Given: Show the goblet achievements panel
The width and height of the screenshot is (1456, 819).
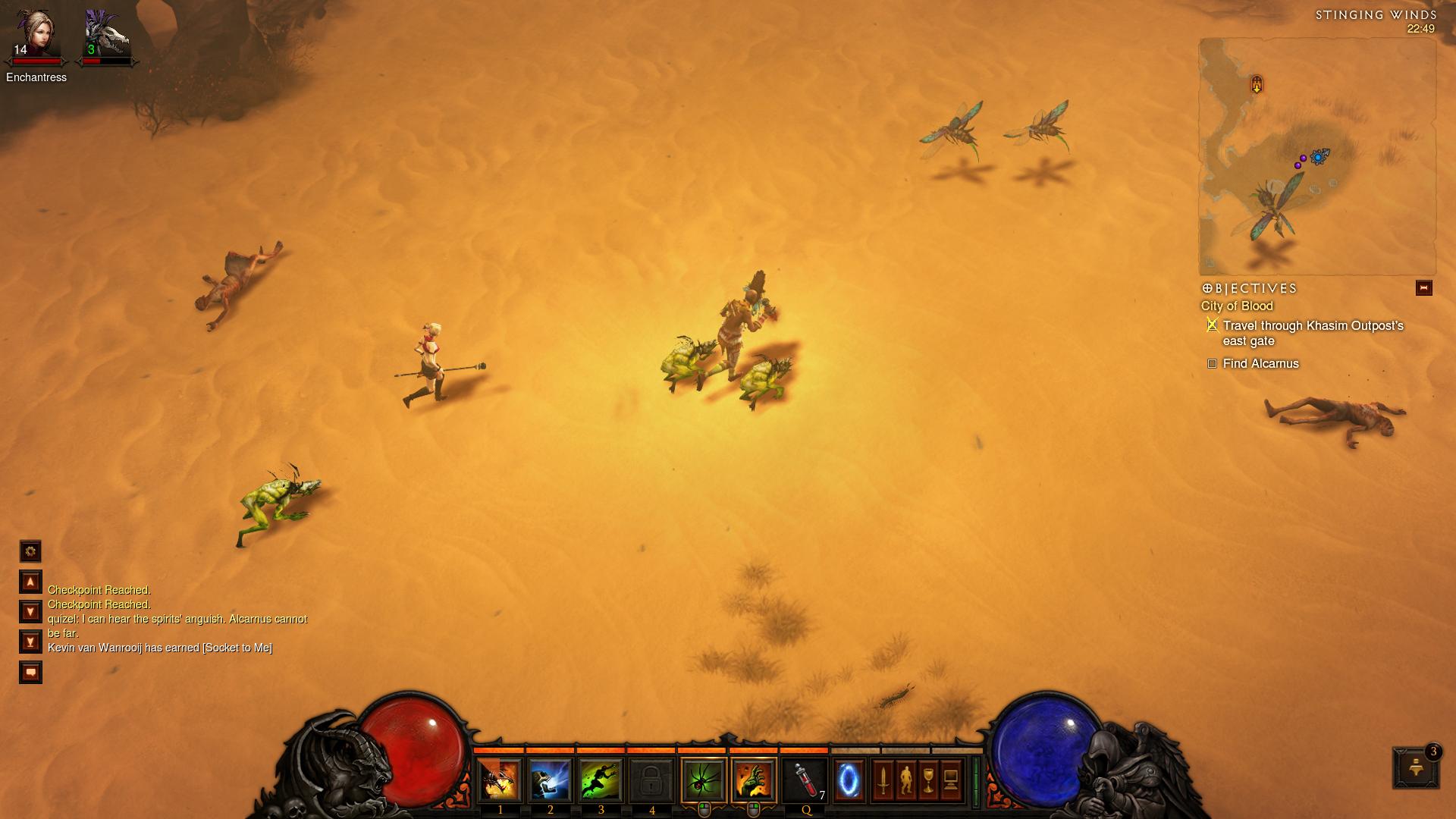Looking at the screenshot, I should point(928,780).
